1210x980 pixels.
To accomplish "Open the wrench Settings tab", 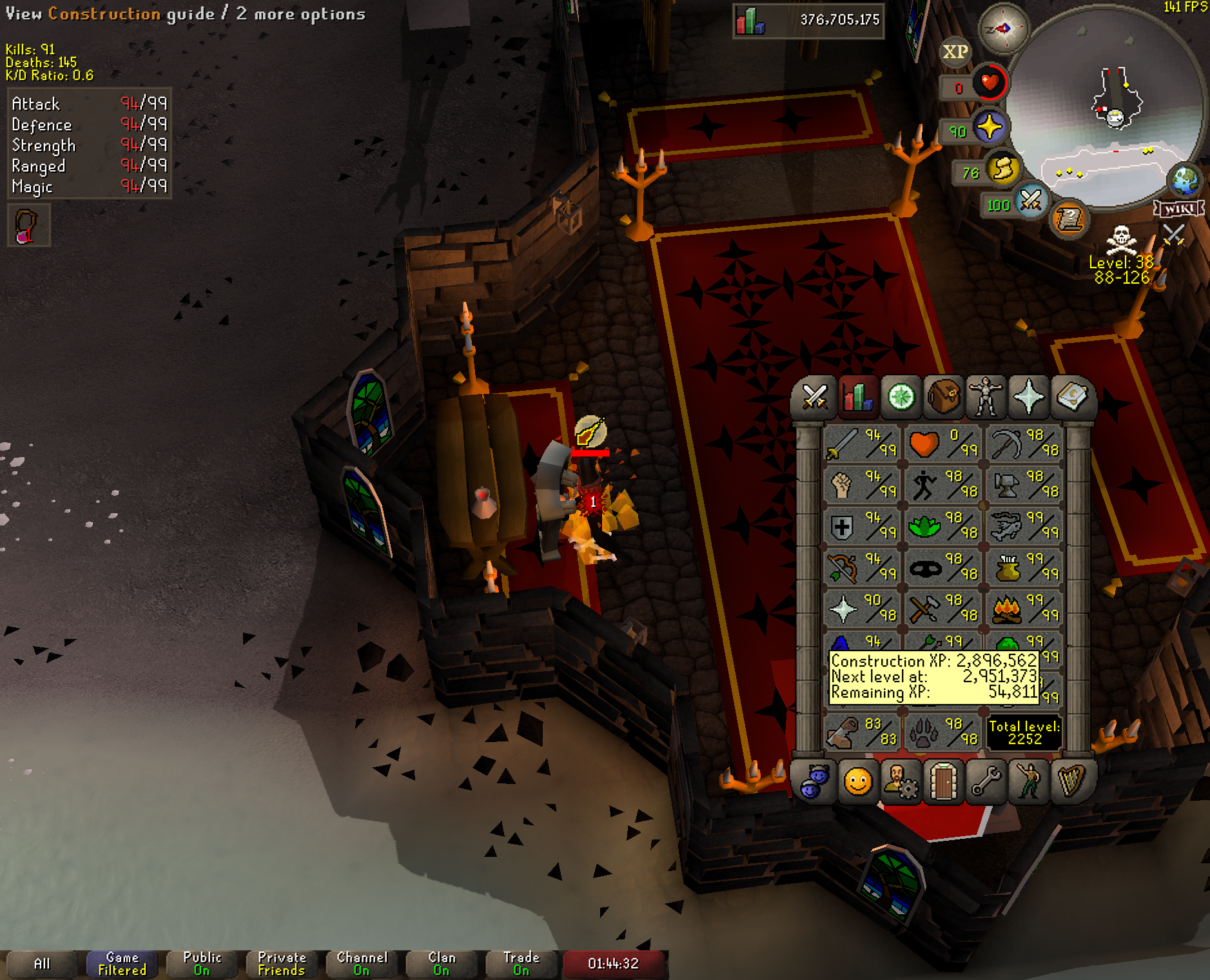I will (x=986, y=782).
